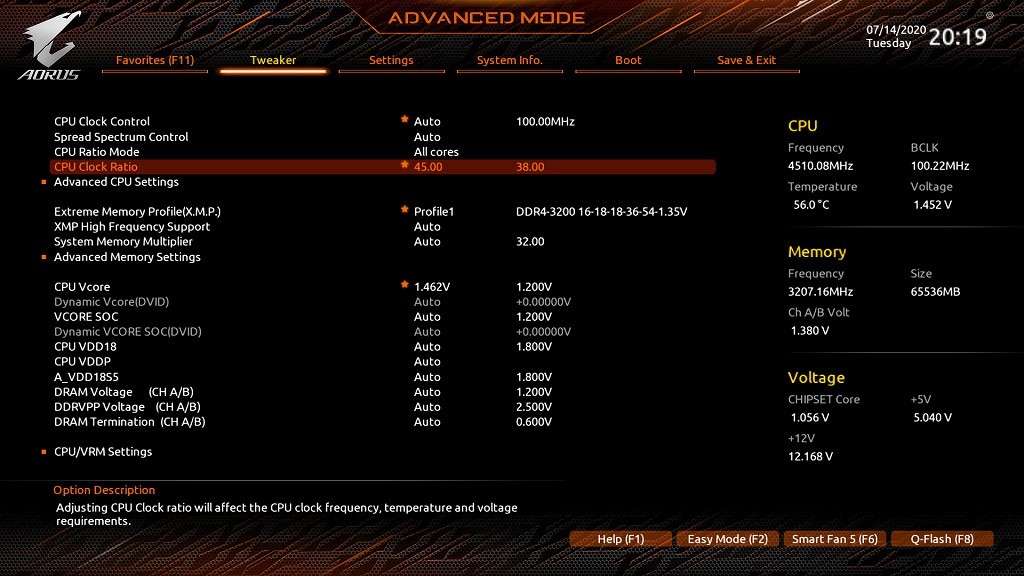Select the CPU Clock Ratio row
The height and width of the screenshot is (576, 1024).
(x=96, y=167)
